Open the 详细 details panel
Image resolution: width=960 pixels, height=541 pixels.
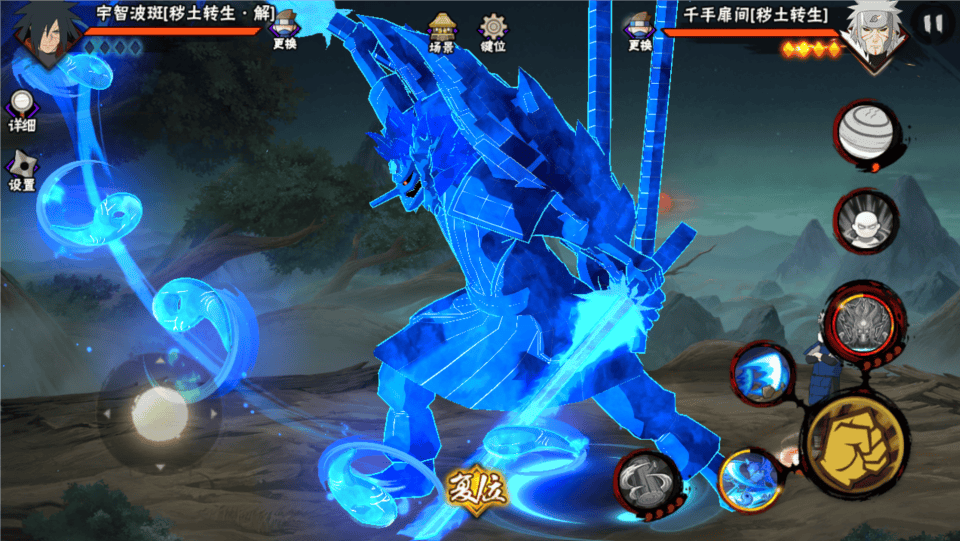coord(22,110)
